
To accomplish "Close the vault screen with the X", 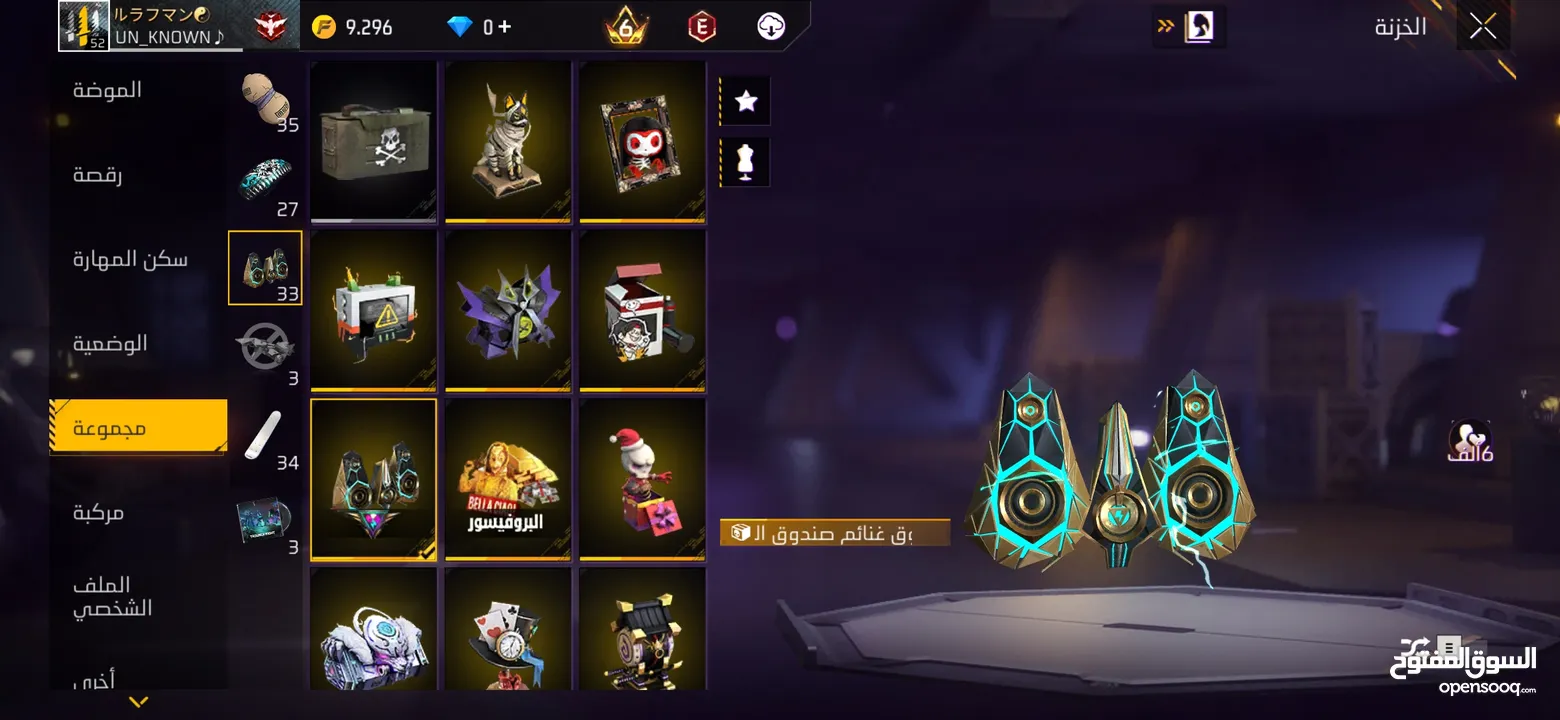I will (1483, 27).
